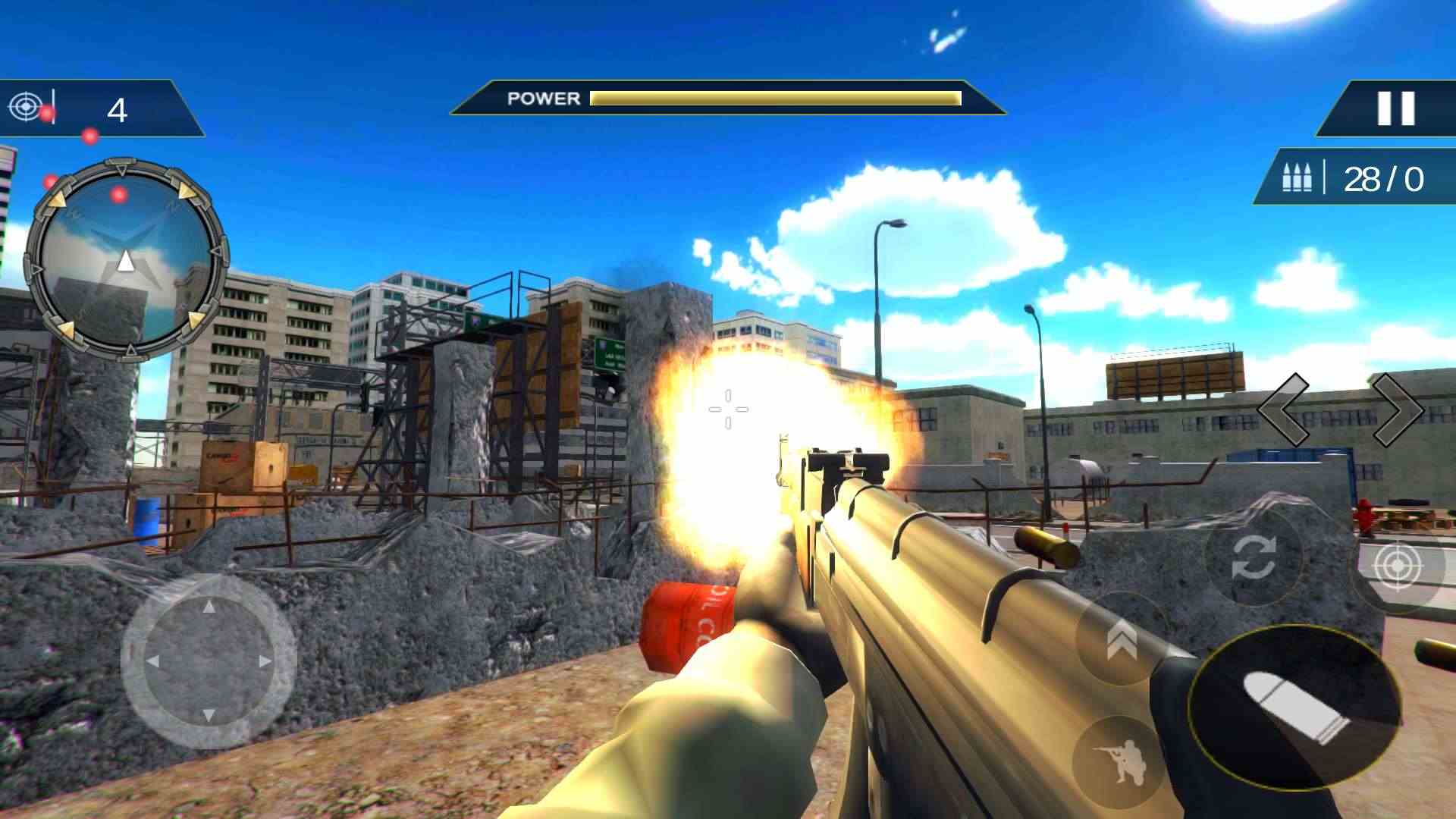The height and width of the screenshot is (819, 1456).
Task: Tap the POWER bar at the top
Action: click(x=773, y=98)
